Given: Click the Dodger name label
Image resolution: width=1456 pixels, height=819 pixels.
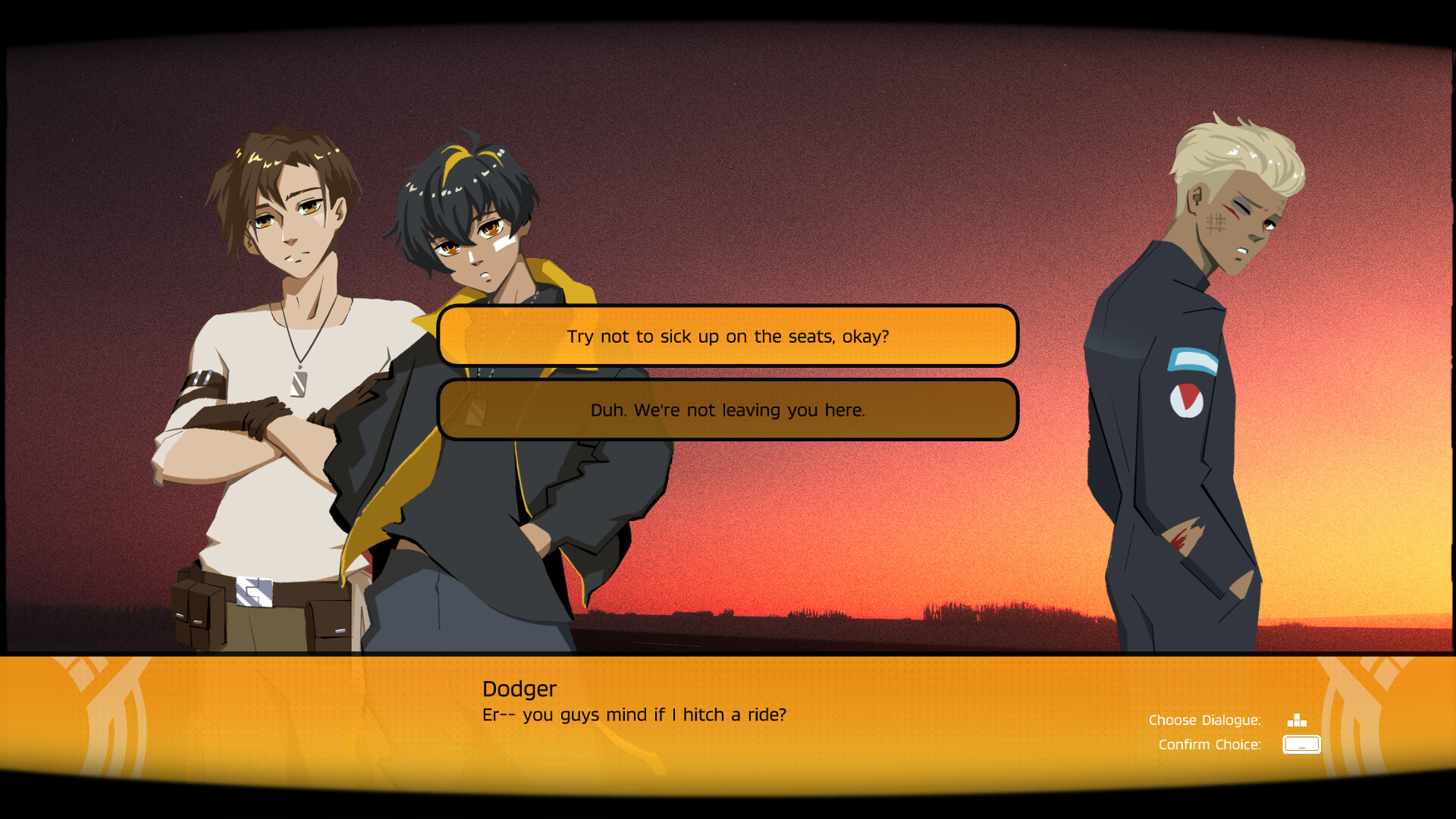Looking at the screenshot, I should (x=519, y=689).
